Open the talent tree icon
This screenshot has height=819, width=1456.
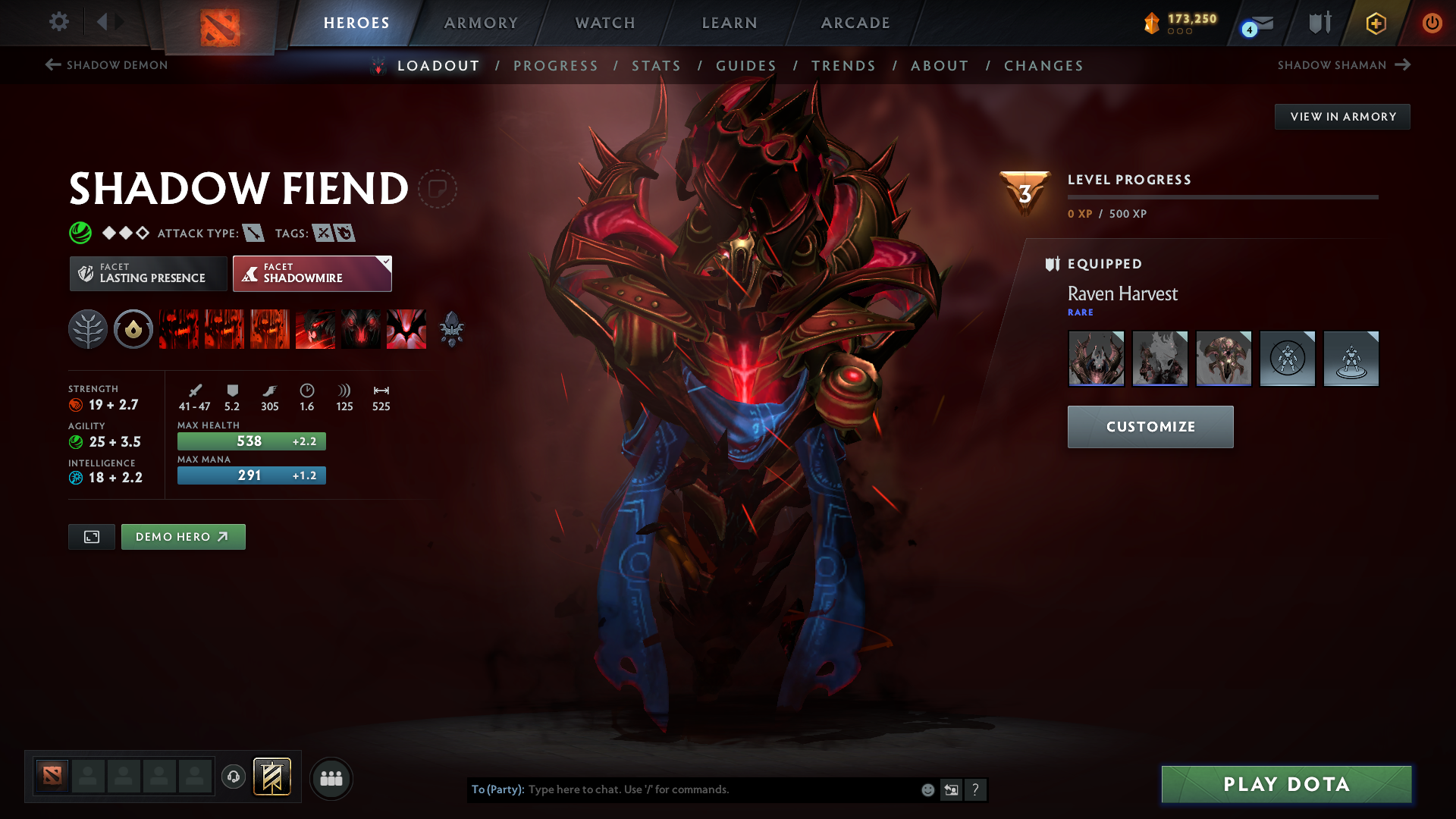[88, 329]
